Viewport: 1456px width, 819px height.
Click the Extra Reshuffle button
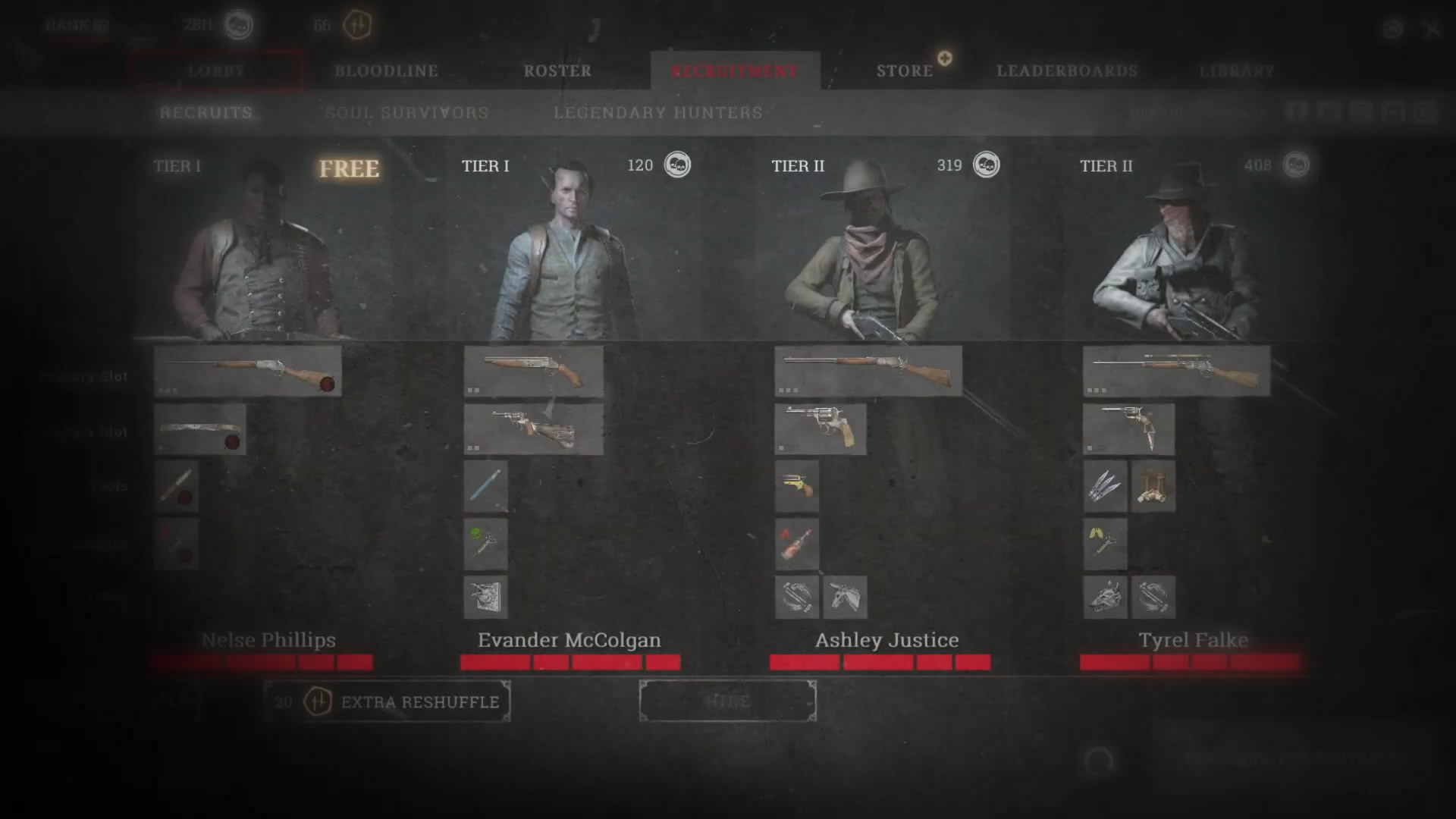388,701
